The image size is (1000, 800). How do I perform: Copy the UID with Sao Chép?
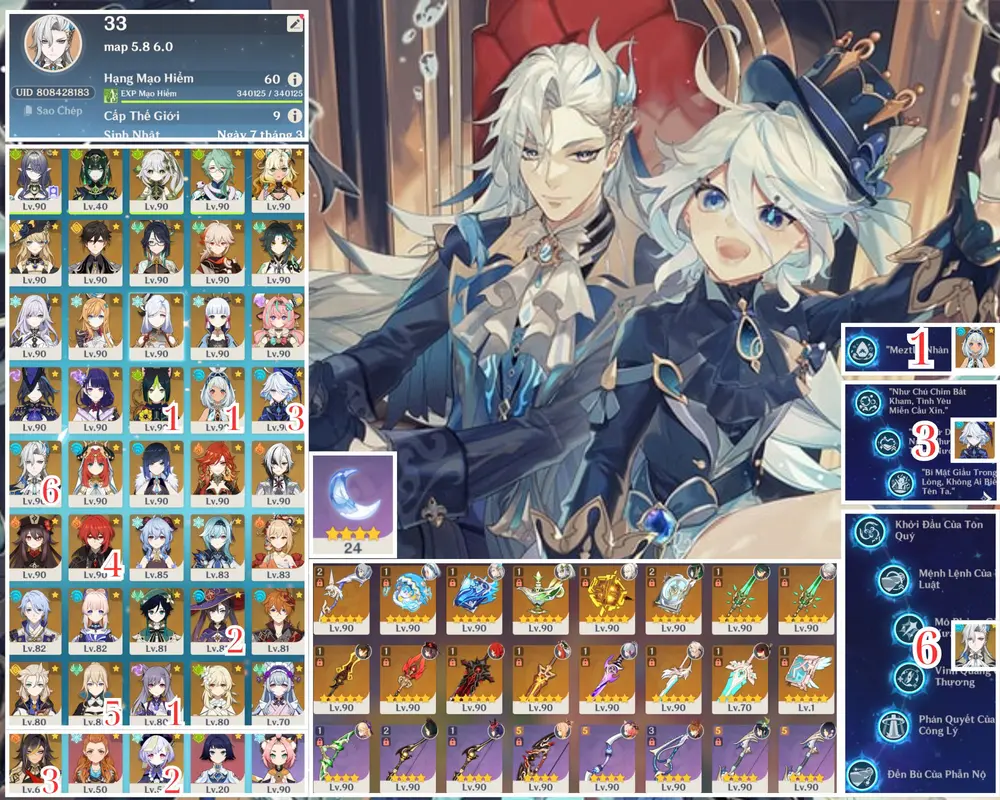(x=55, y=111)
